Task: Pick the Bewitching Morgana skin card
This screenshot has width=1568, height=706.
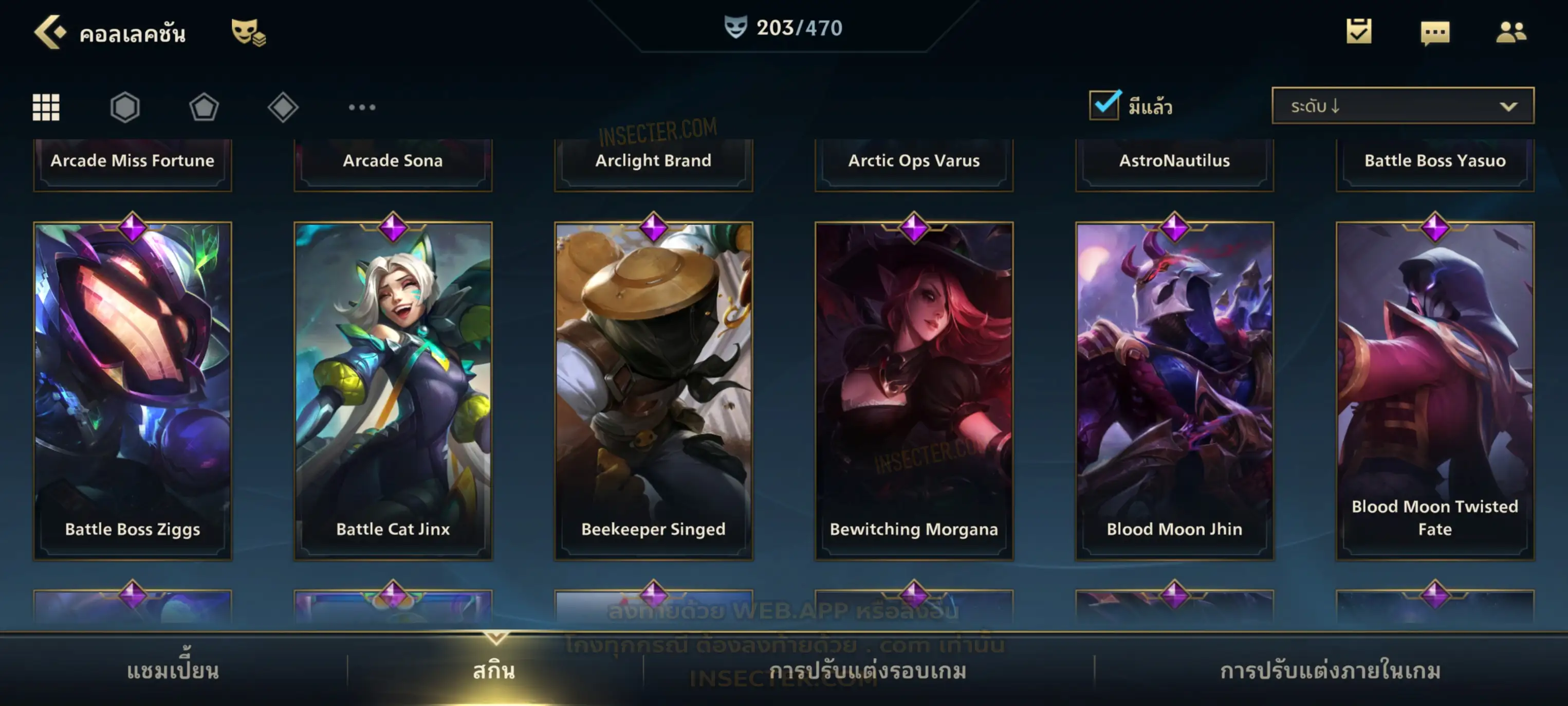Action: click(914, 390)
